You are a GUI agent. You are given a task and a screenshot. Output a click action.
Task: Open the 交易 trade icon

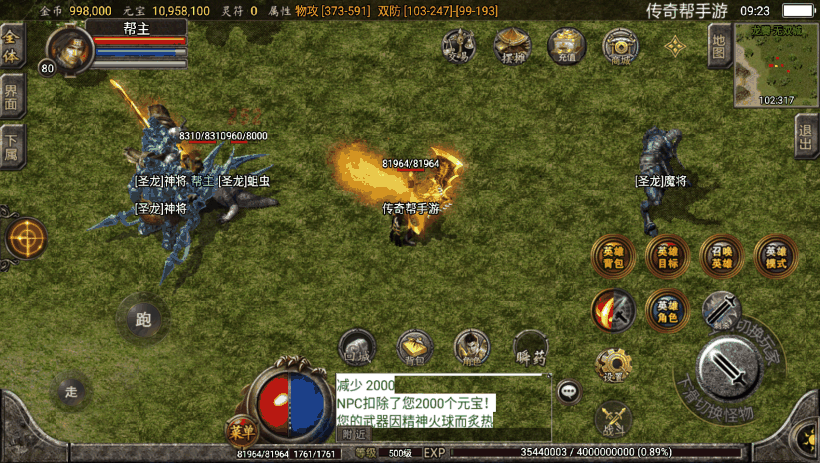pos(459,46)
